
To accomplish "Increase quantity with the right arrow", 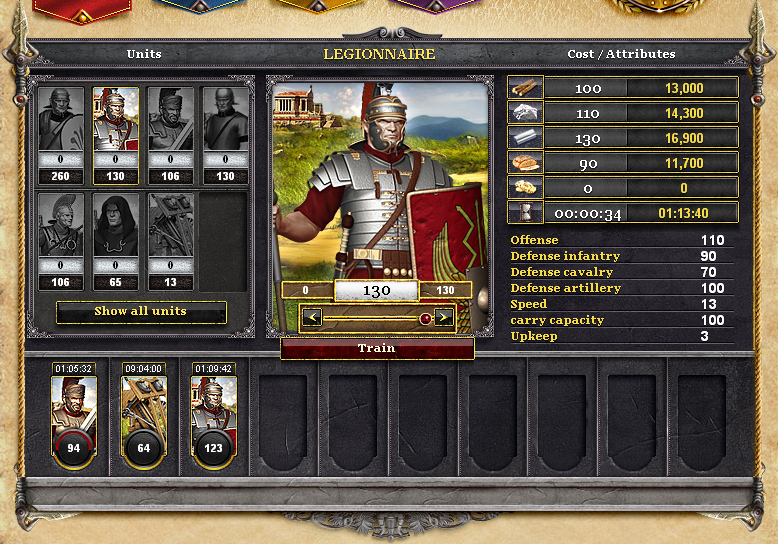I will tap(443, 318).
